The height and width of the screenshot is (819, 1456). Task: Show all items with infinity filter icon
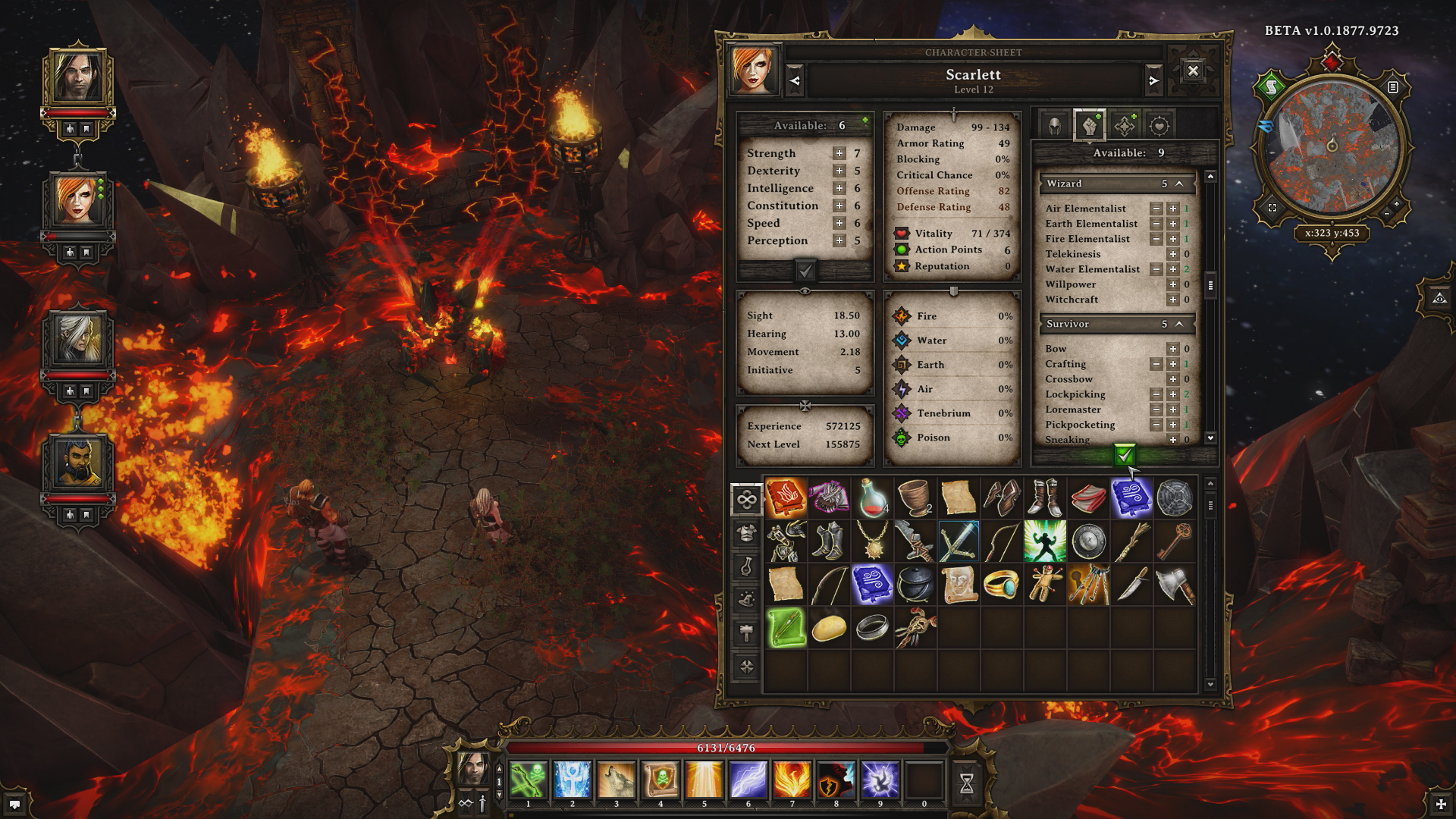(746, 499)
